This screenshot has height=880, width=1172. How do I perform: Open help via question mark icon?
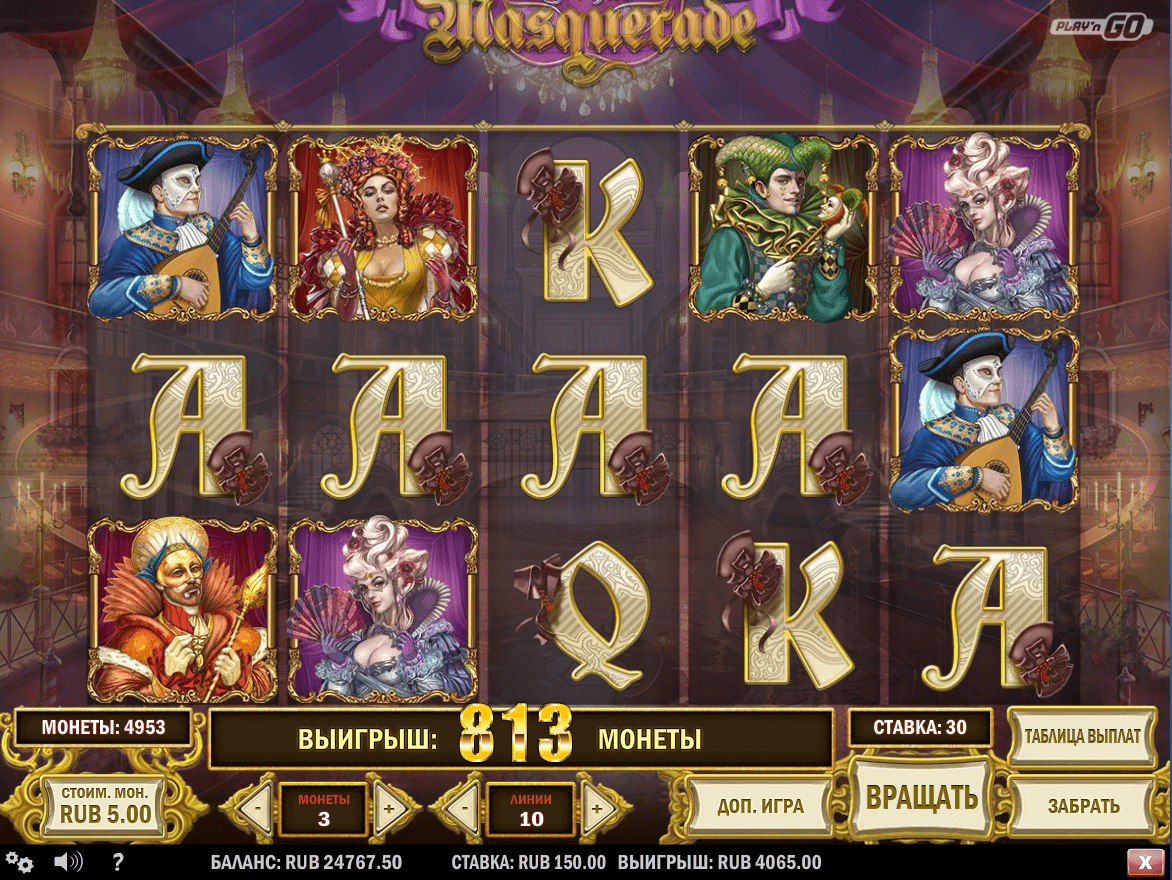point(118,862)
